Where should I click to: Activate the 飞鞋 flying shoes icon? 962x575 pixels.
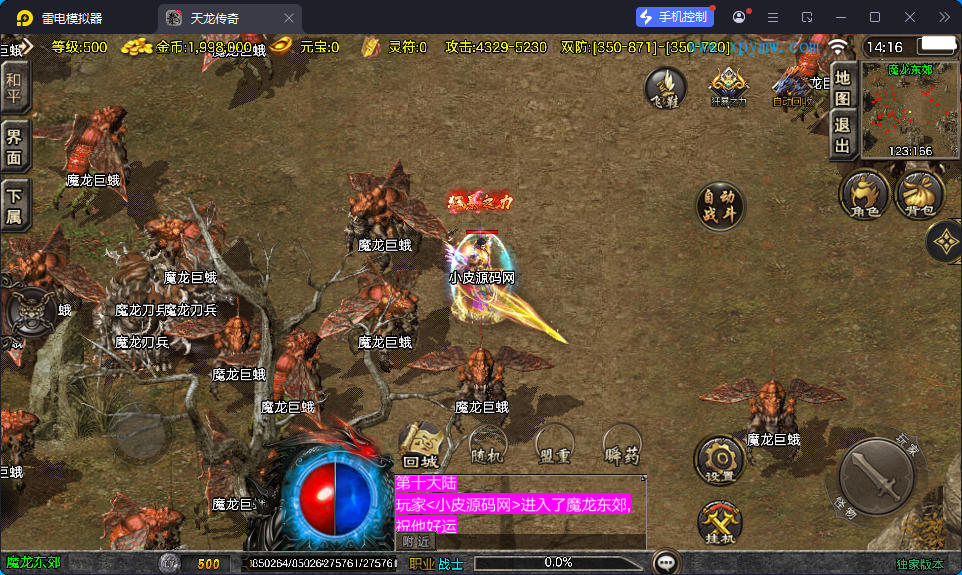click(x=664, y=87)
